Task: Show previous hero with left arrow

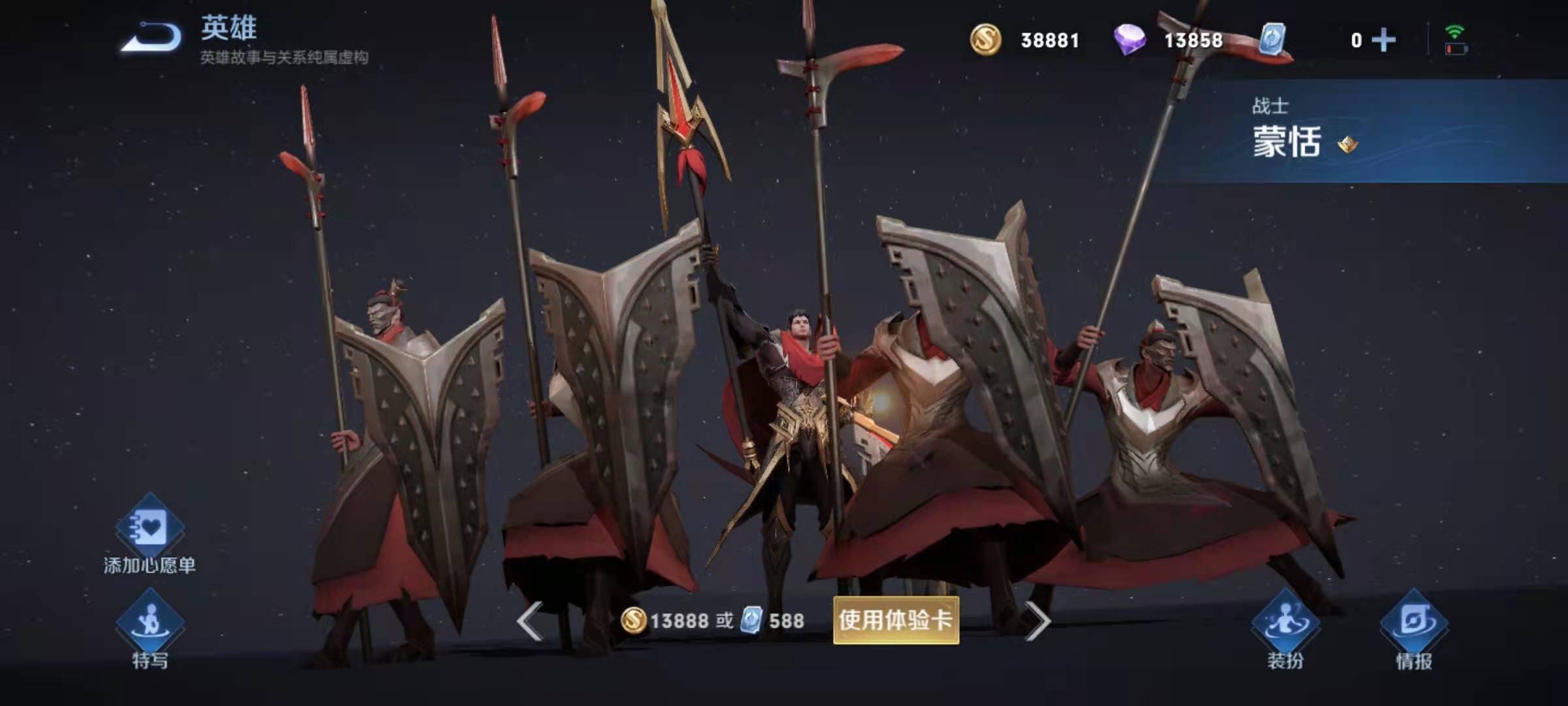Action: [x=530, y=620]
